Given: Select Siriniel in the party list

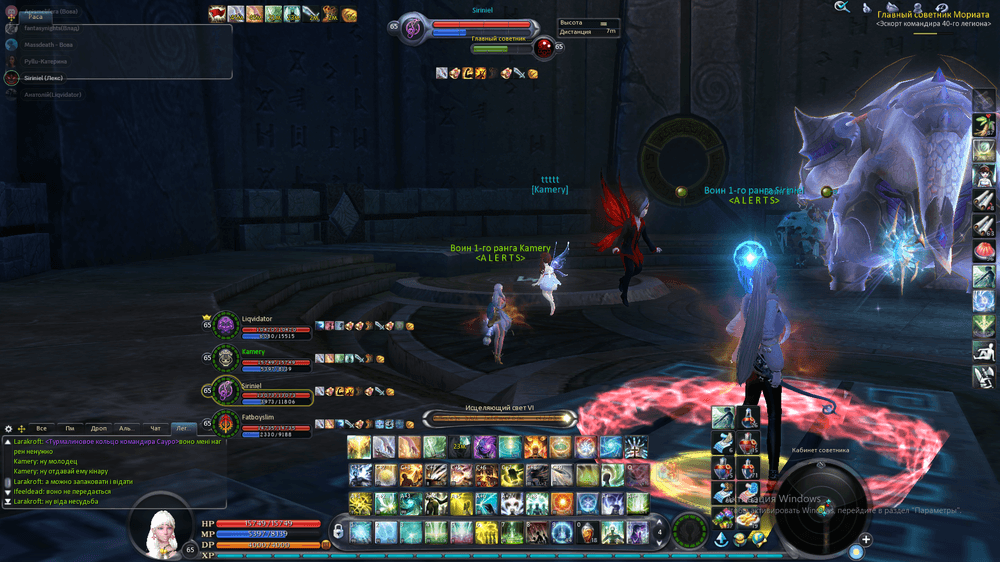Looking at the screenshot, I should click(x=258, y=391).
